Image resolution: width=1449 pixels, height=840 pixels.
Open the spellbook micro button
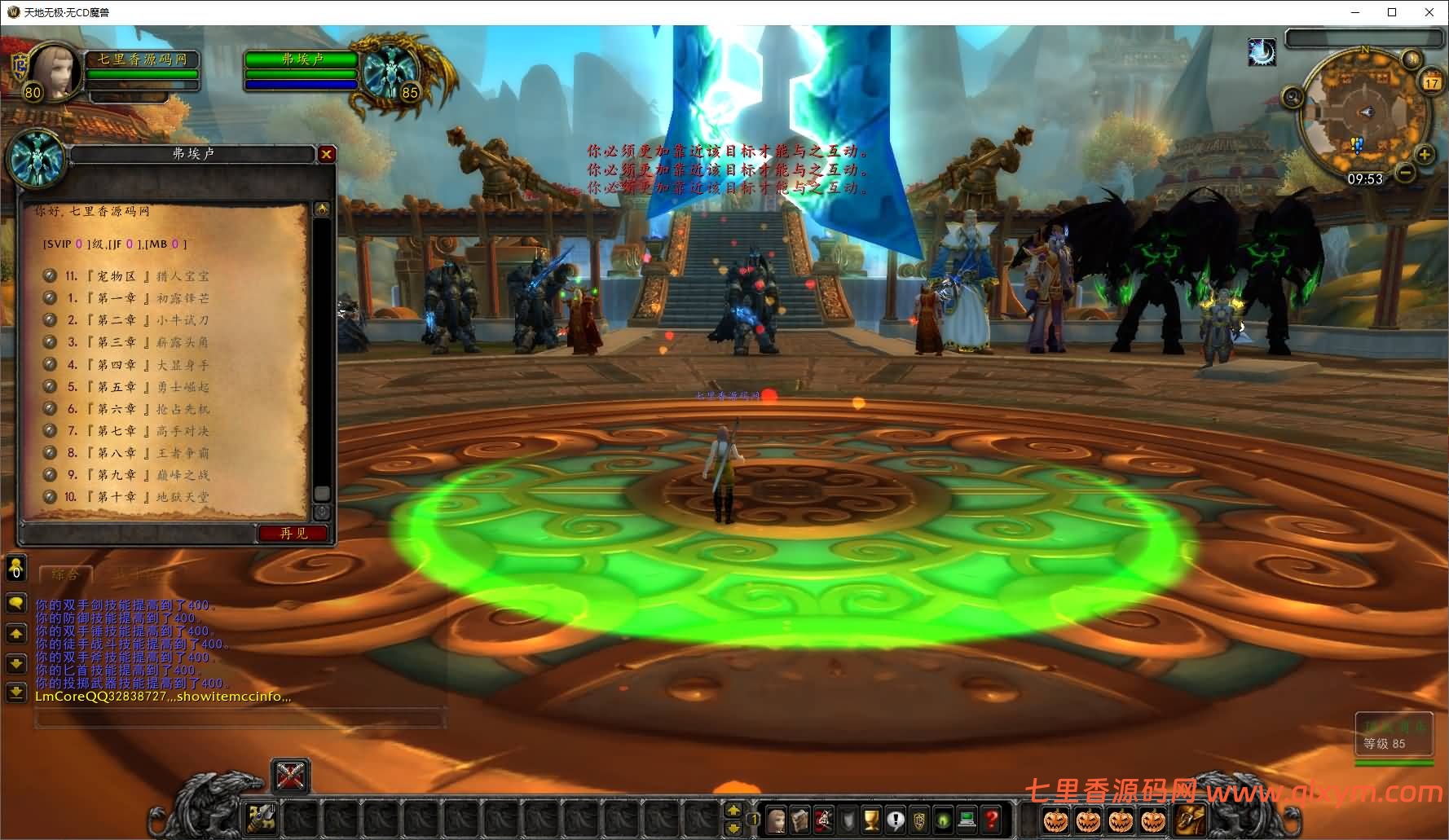(800, 818)
